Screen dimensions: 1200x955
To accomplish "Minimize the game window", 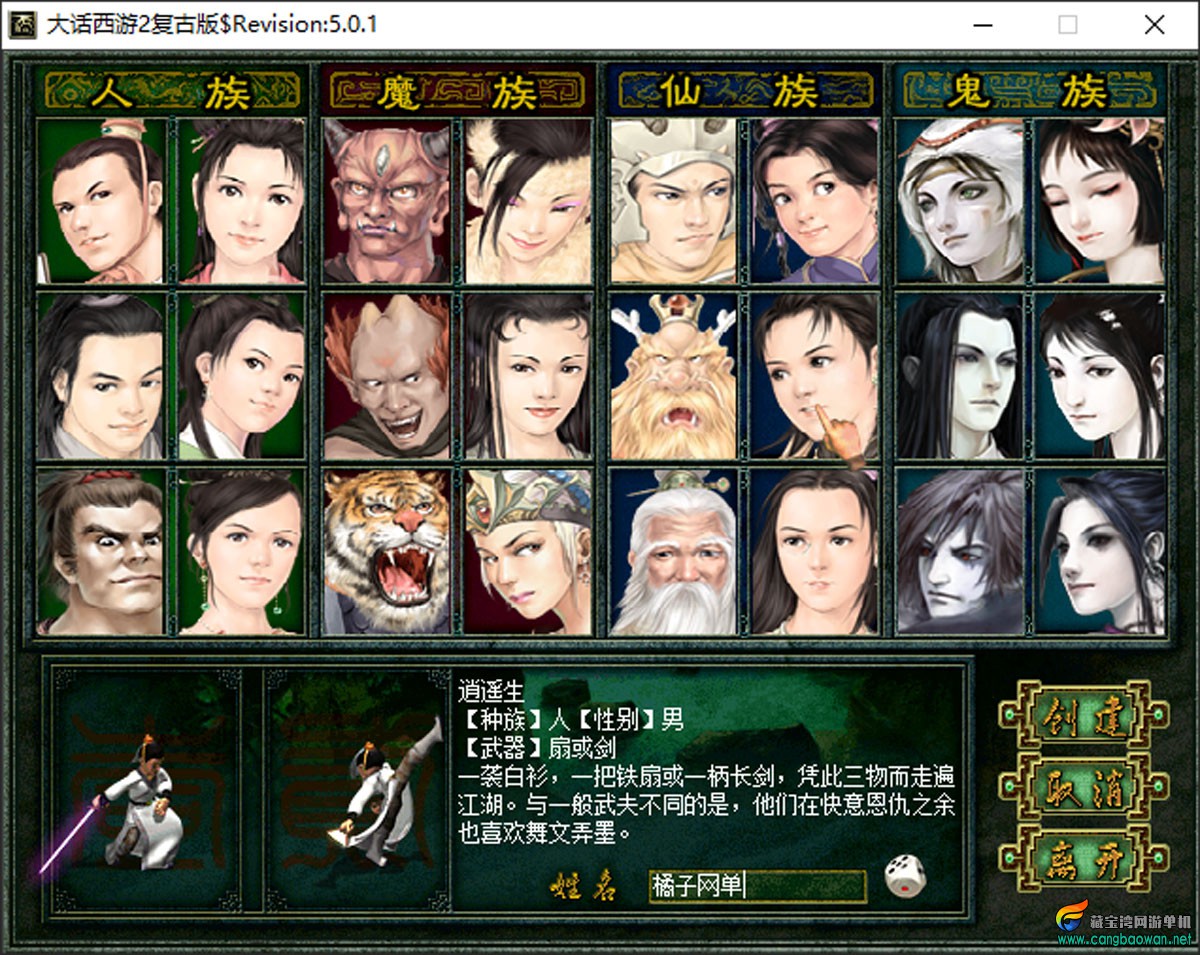I will coord(981,25).
